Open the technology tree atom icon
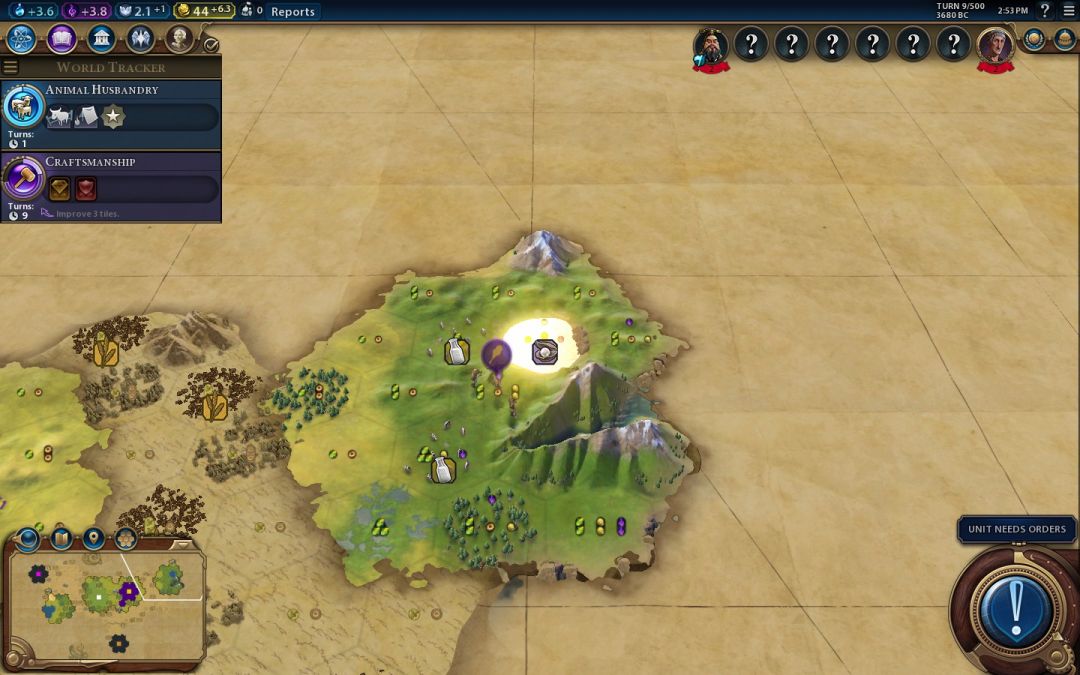This screenshot has width=1080, height=675. coord(22,39)
